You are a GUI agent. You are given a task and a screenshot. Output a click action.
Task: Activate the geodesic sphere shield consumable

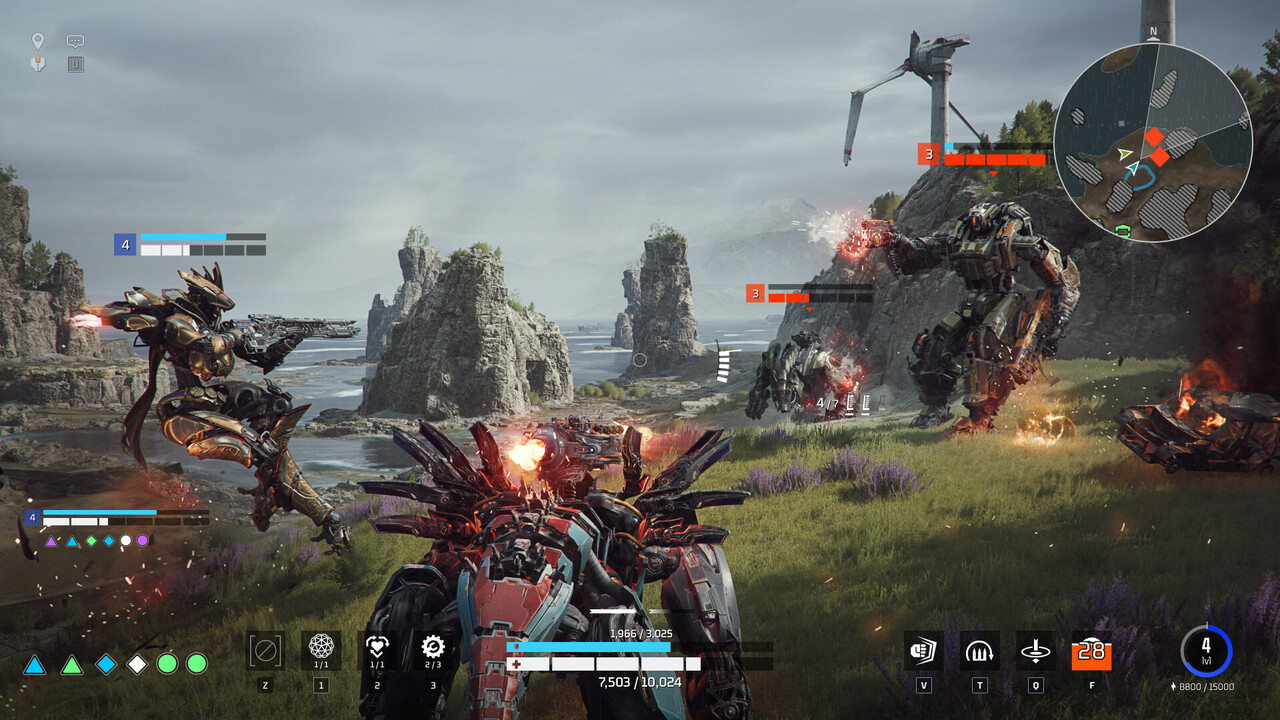(x=321, y=648)
